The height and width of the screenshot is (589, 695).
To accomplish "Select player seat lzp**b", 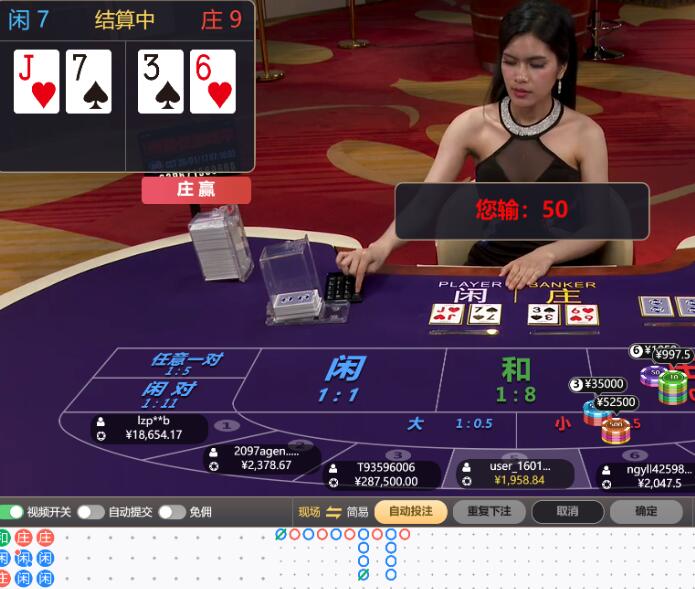I will click(150, 428).
